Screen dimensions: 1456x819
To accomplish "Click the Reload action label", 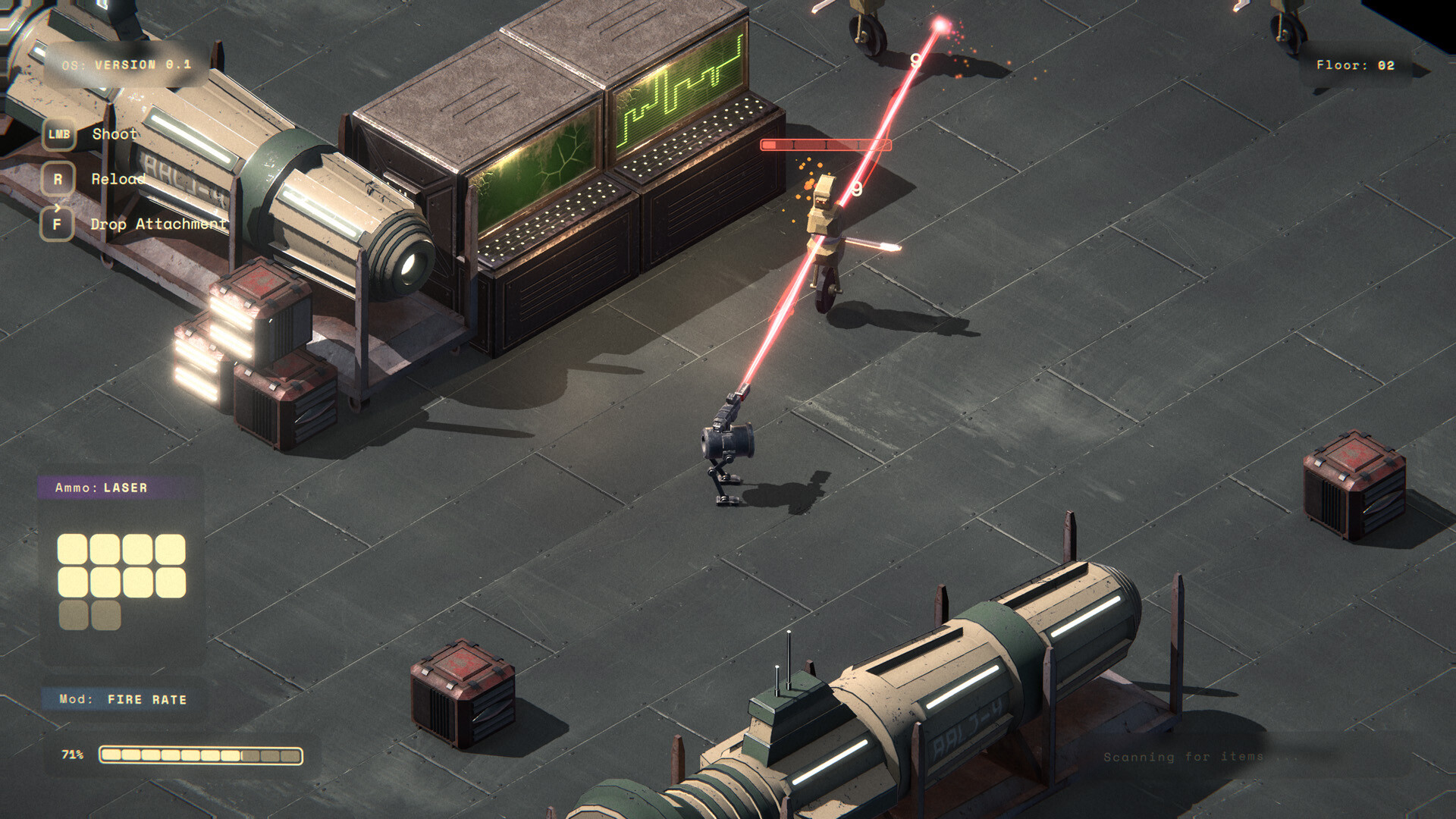I will 119,180.
